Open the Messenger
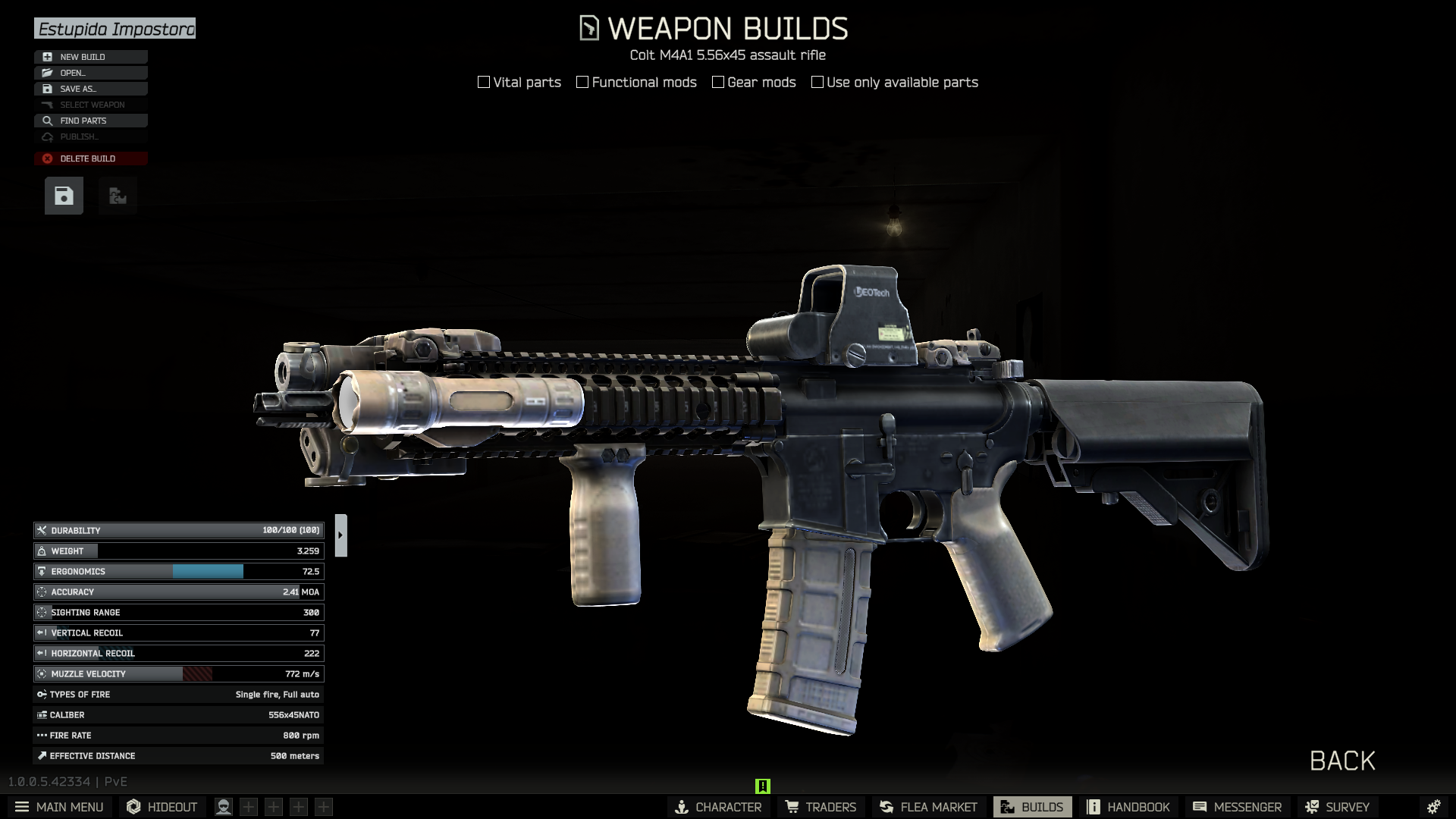This screenshot has height=819, width=1456. pyautogui.click(x=1237, y=807)
